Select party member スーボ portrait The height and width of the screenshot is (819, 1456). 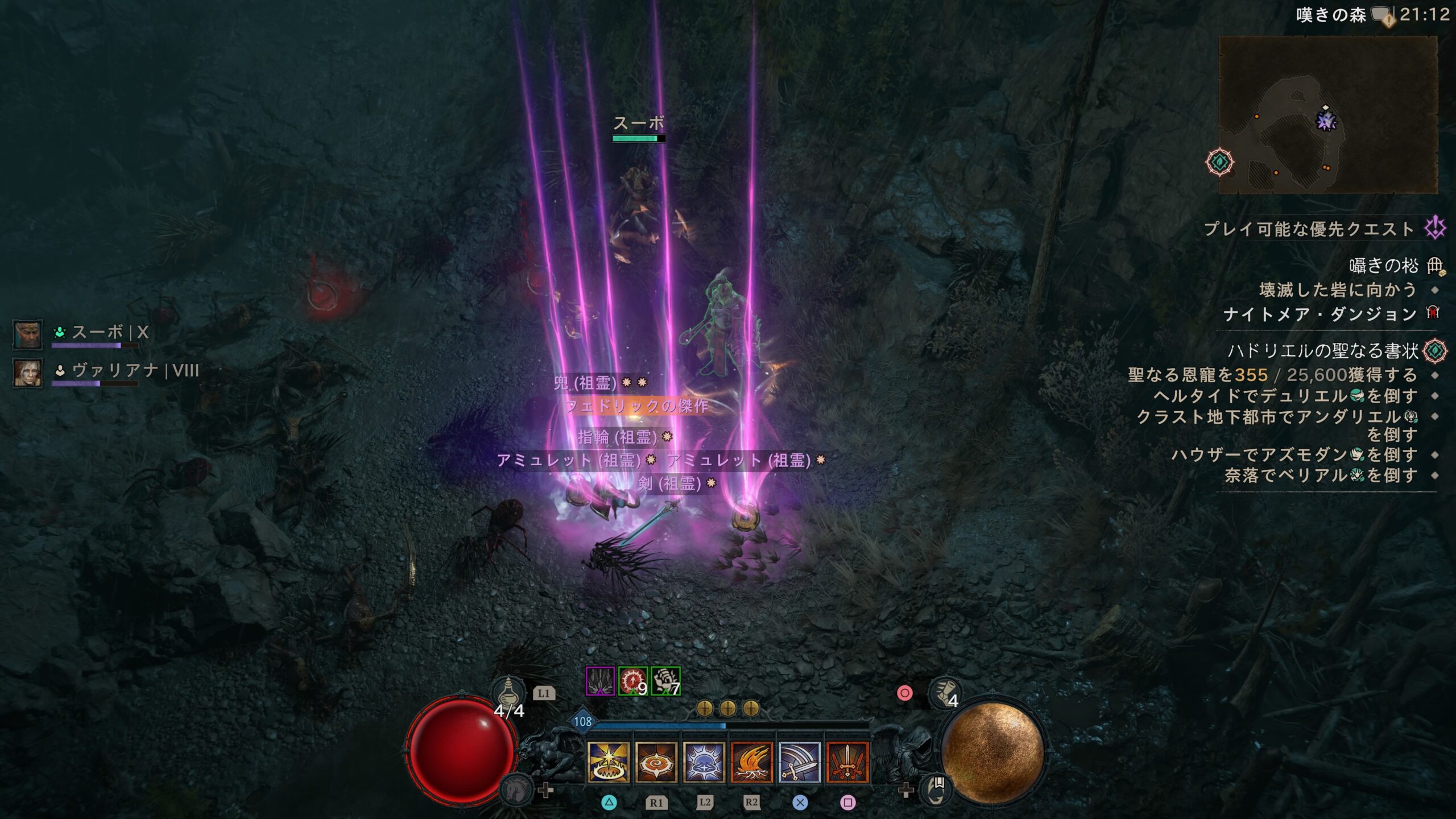pyautogui.click(x=27, y=334)
